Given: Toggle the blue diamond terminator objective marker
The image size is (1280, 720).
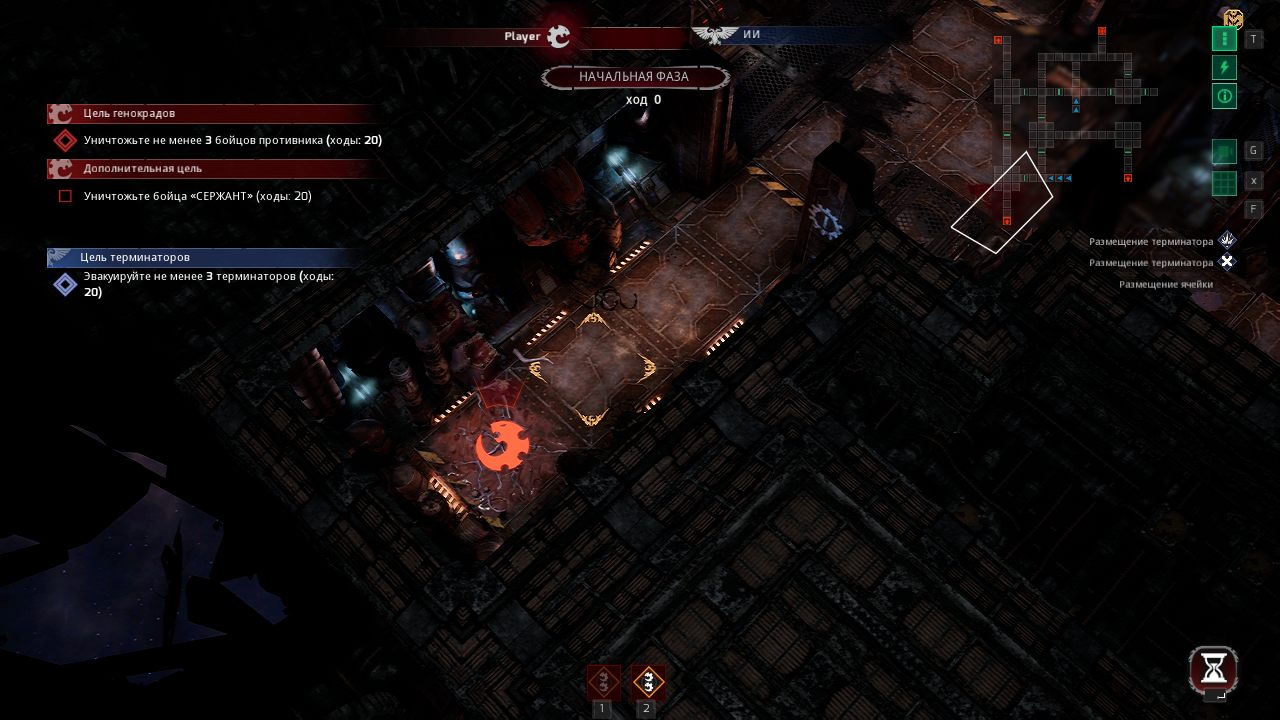Looking at the screenshot, I should coord(65,284).
